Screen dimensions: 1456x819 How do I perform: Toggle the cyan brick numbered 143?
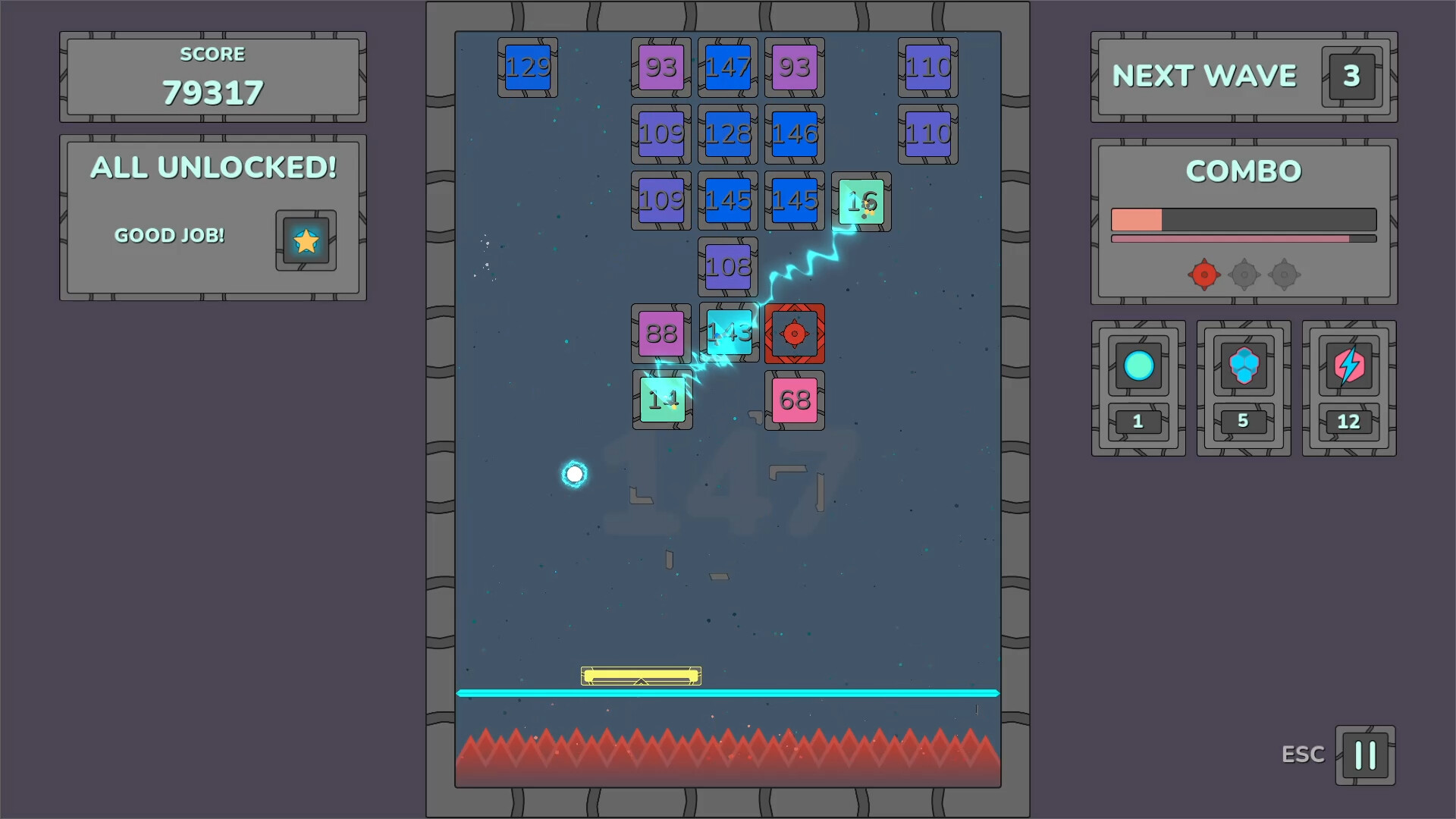point(727,333)
